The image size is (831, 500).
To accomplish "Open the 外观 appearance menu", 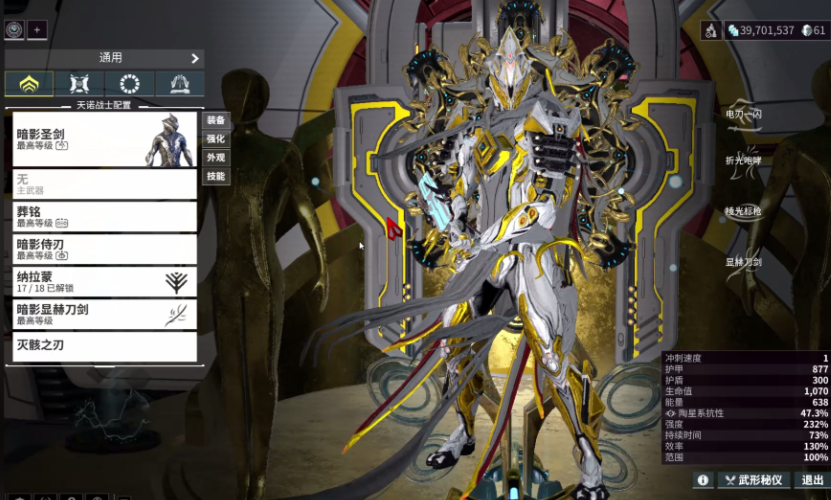I will 216,158.
